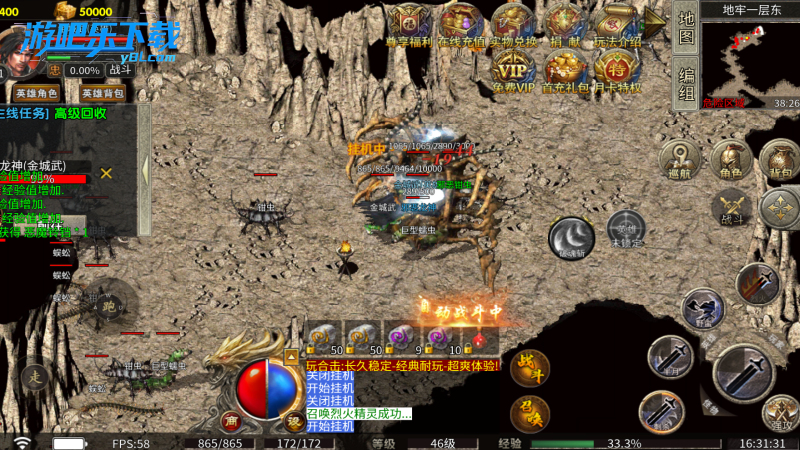Activate the 巡航 cruise button
Viewport: 800px width, 450px height.
[680, 158]
